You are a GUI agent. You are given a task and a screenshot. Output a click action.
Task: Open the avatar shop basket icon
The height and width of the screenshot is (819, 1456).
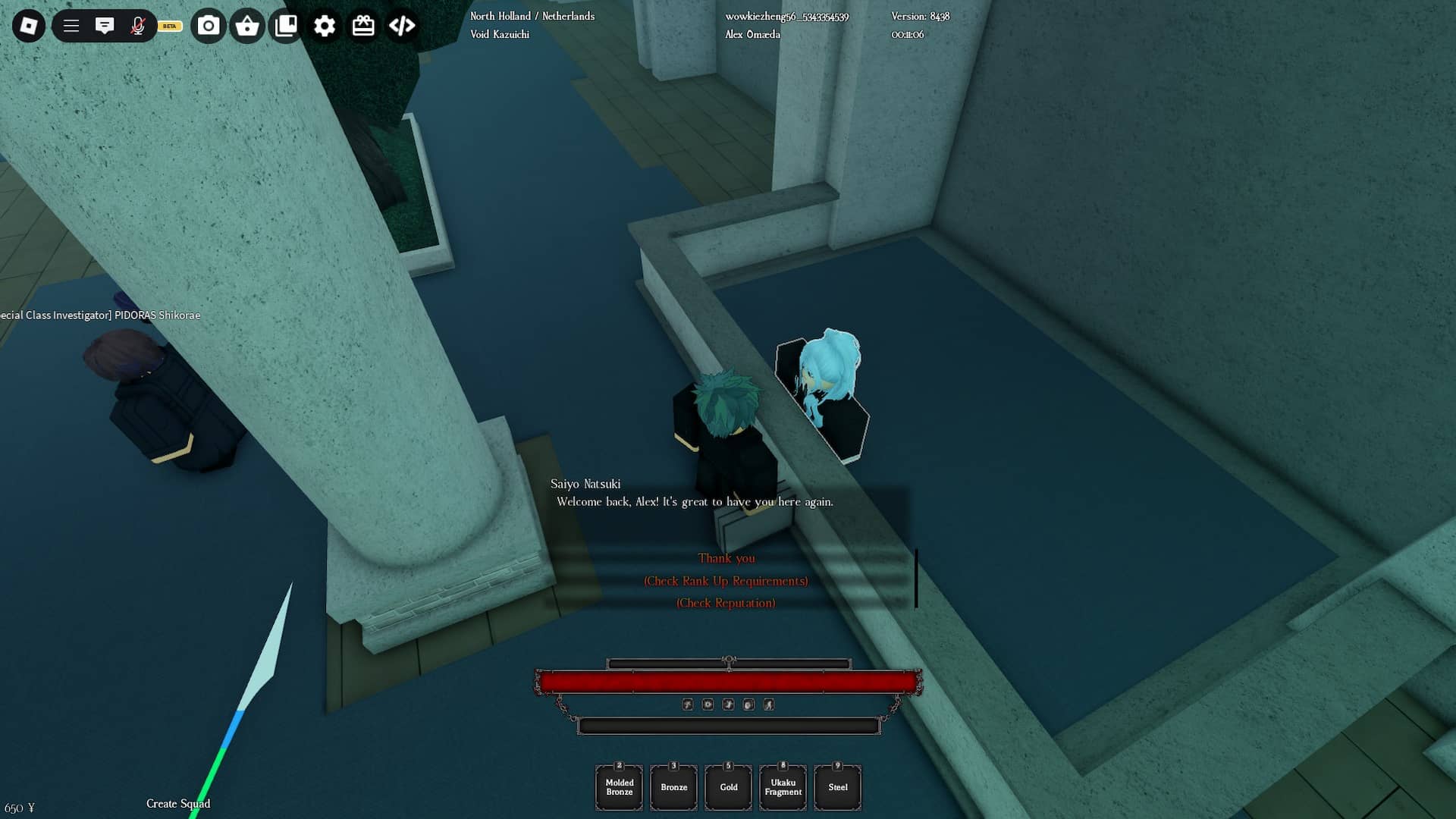point(246,25)
